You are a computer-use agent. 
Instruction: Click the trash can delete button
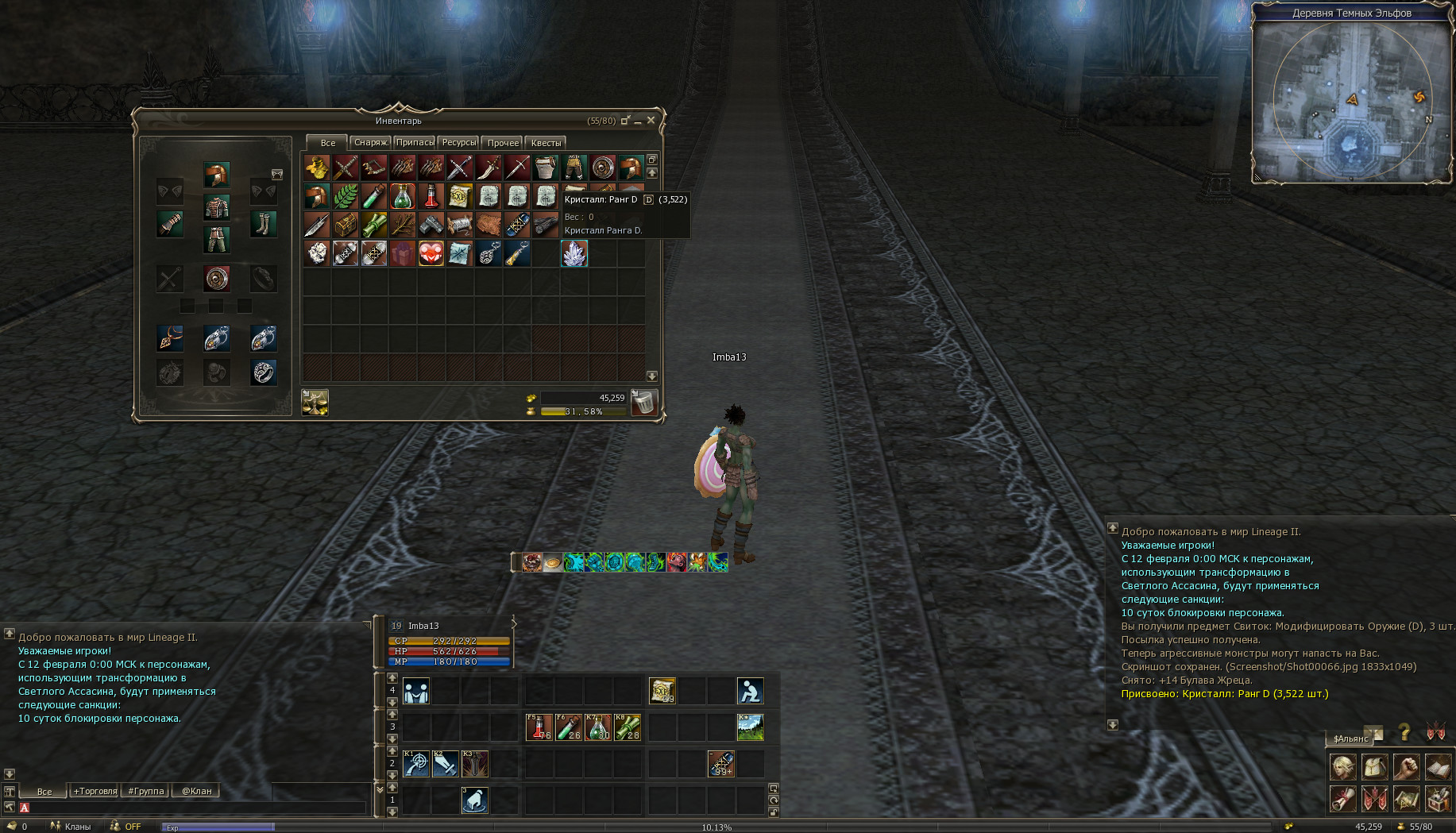[x=644, y=403]
